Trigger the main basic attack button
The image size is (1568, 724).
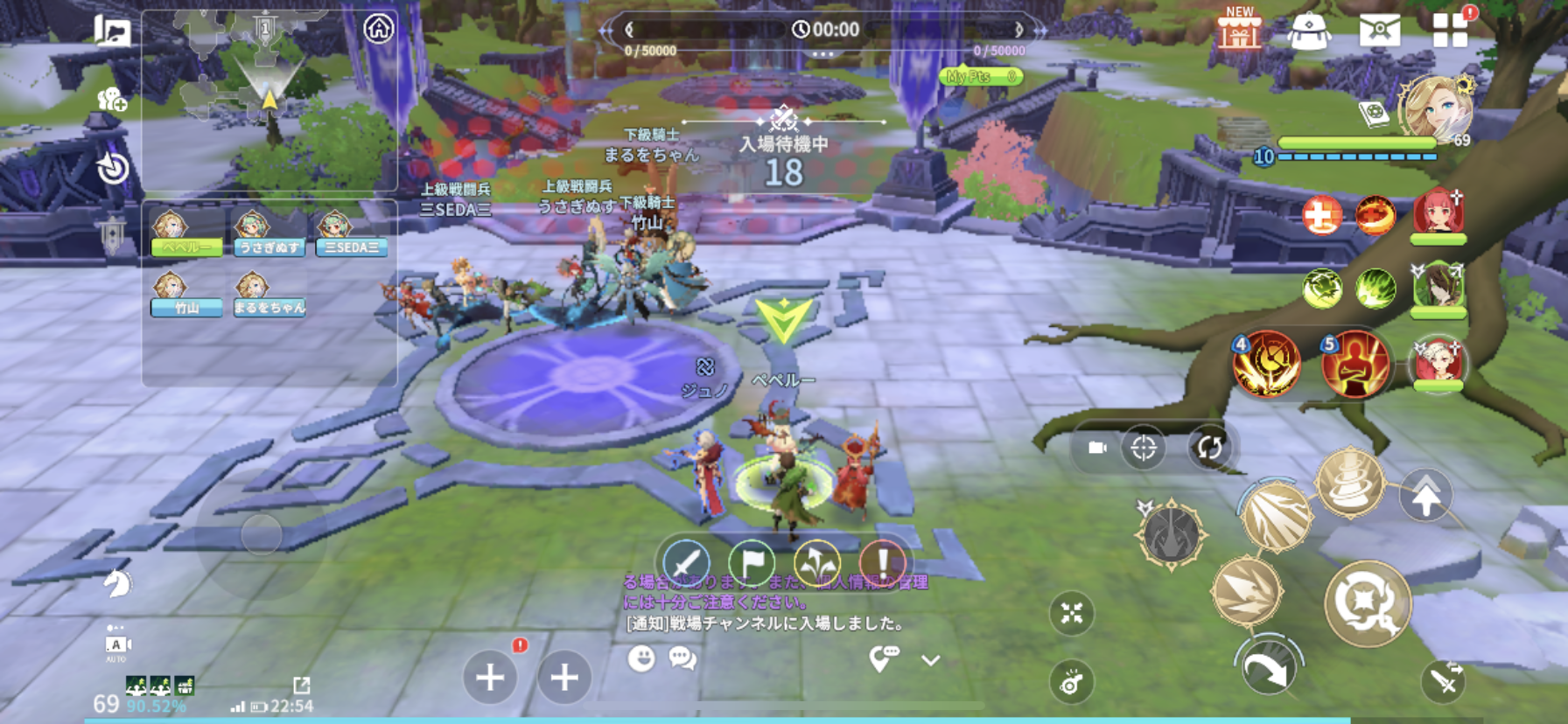(x=1367, y=603)
